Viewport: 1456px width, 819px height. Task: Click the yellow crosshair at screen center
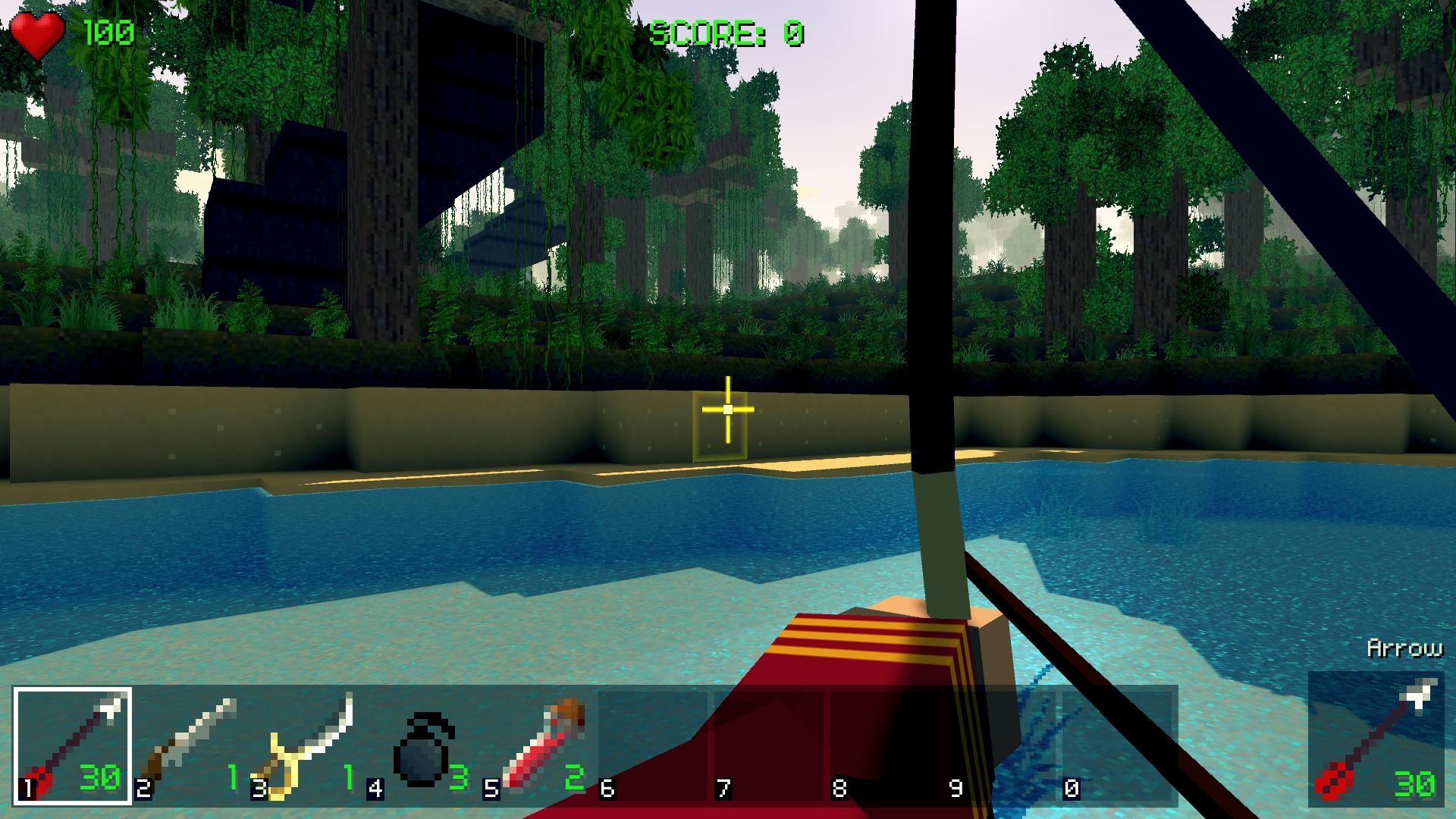pos(726,409)
